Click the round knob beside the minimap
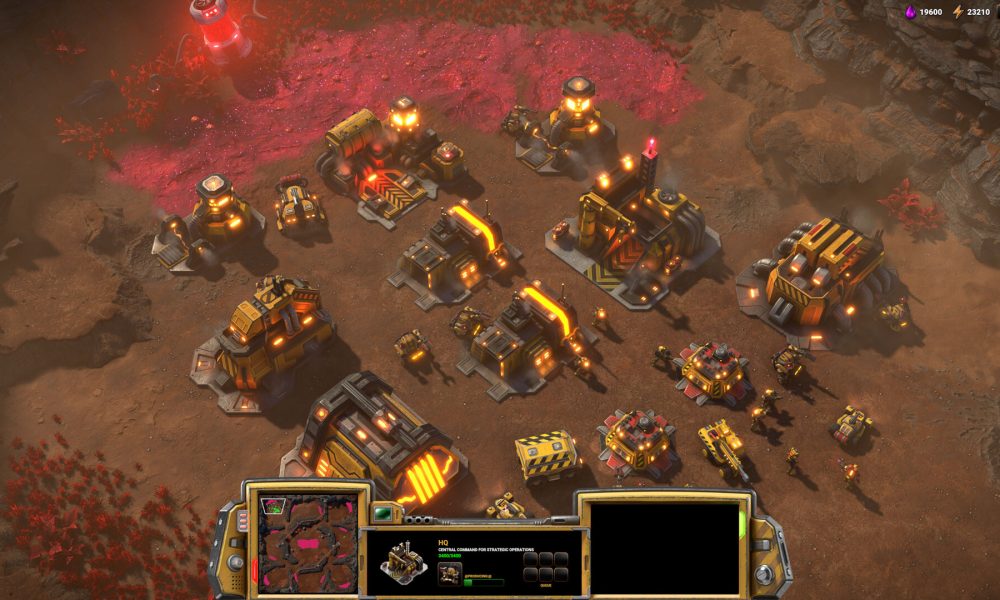This screenshot has height=600, width=1000. point(234,560)
